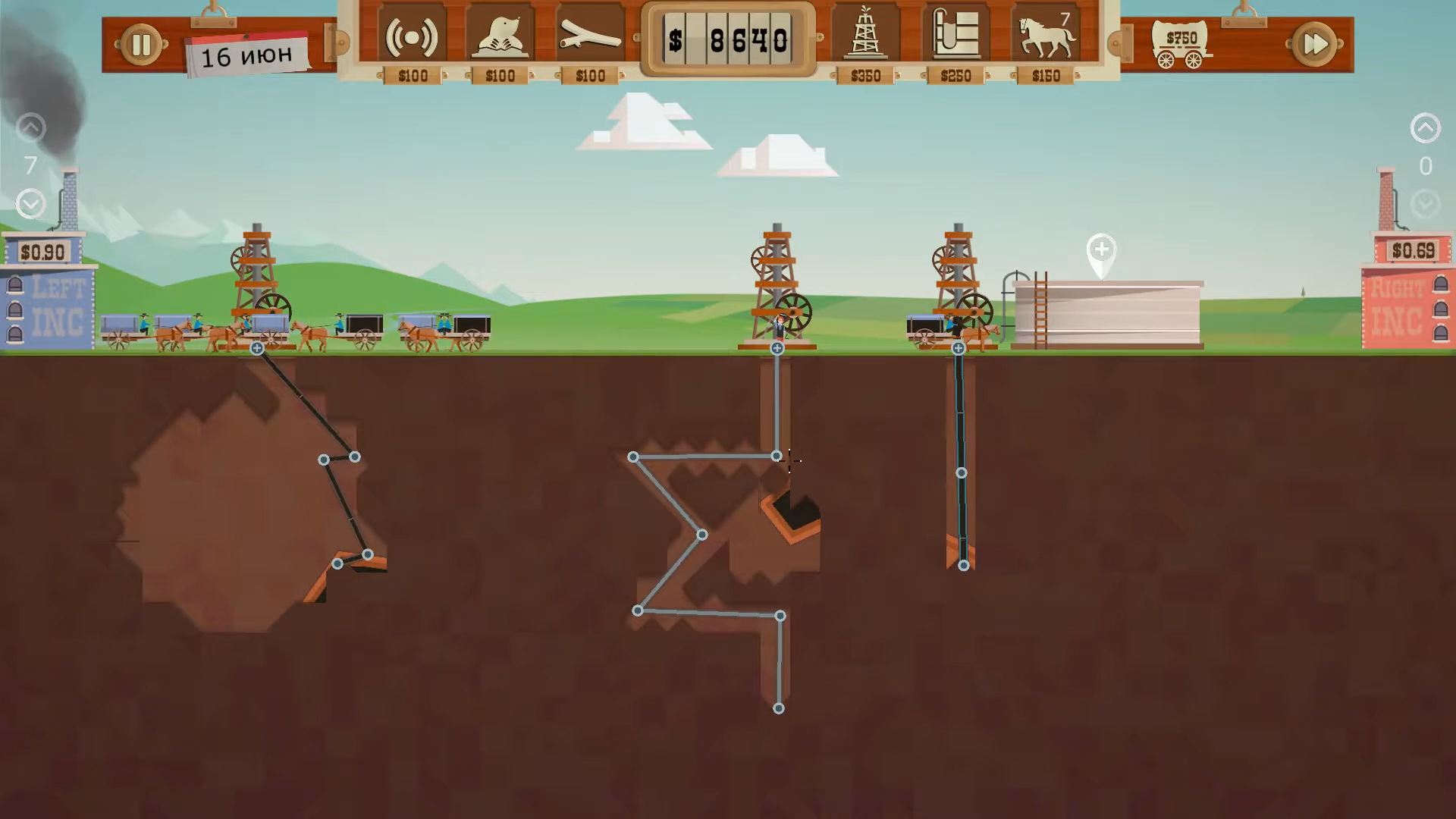The image size is (1456, 819).
Task: Pause the game
Action: pos(141,45)
